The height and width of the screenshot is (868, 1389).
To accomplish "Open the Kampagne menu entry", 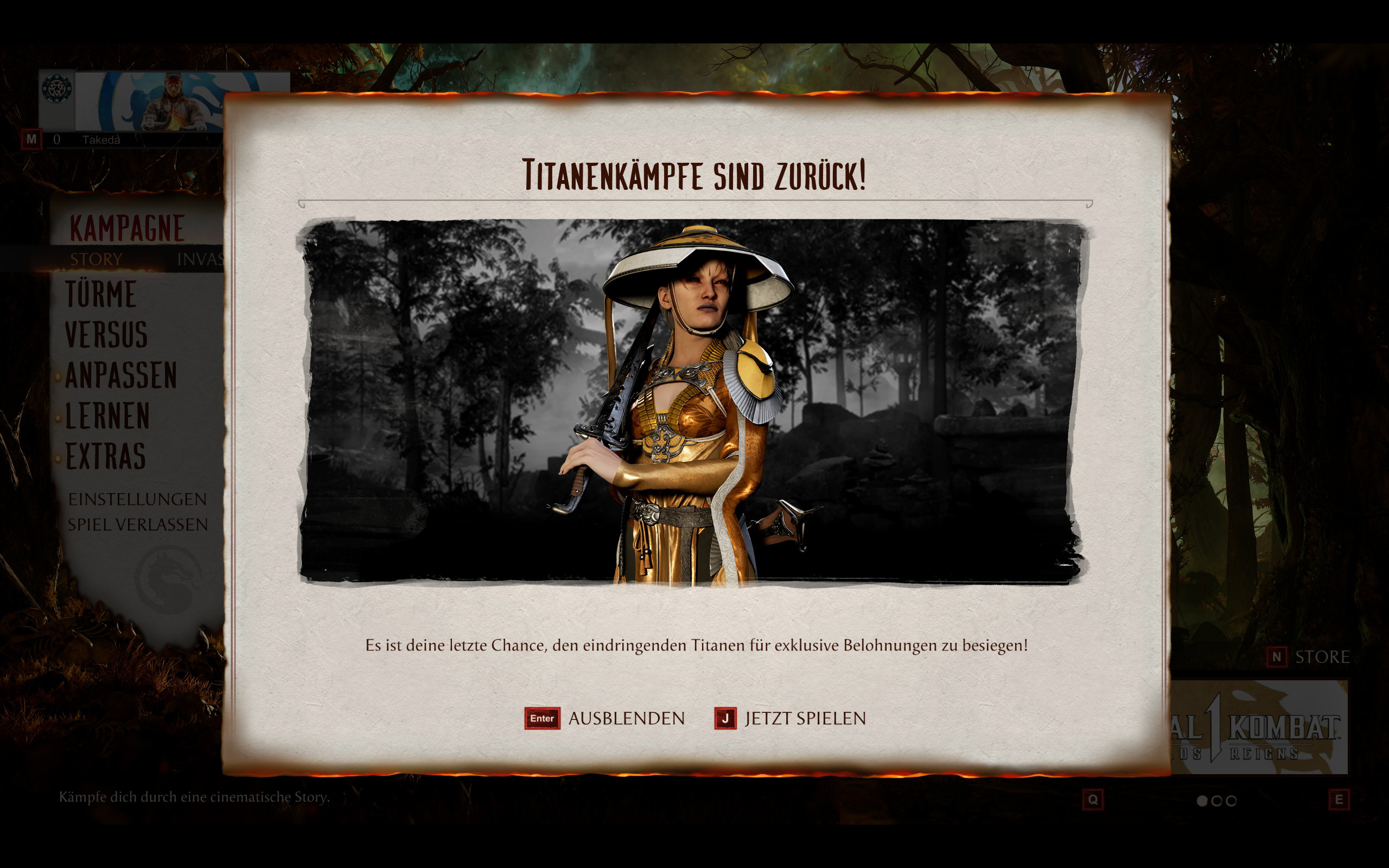I will tap(127, 228).
